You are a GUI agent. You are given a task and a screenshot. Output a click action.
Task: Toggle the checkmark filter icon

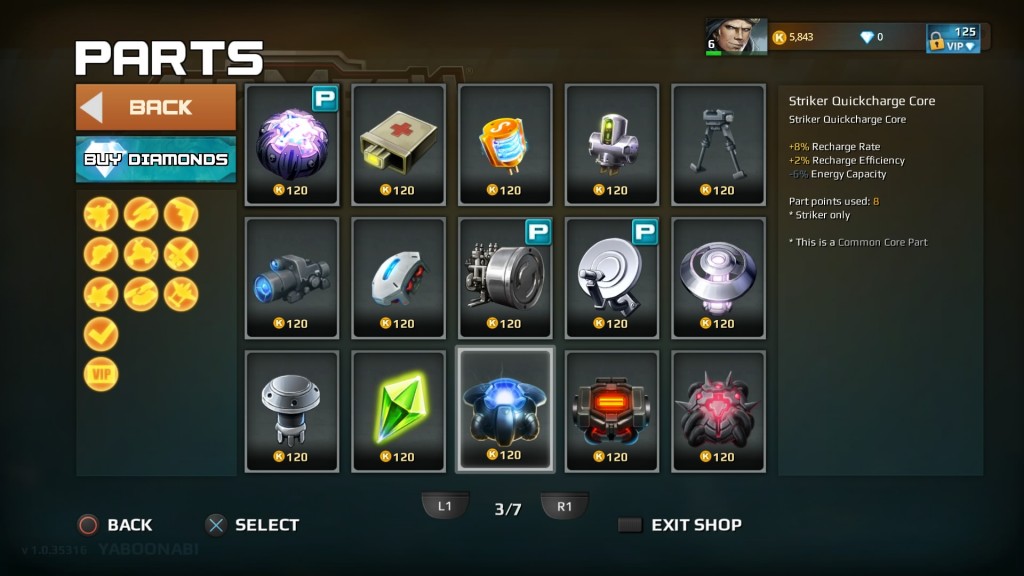click(x=101, y=334)
